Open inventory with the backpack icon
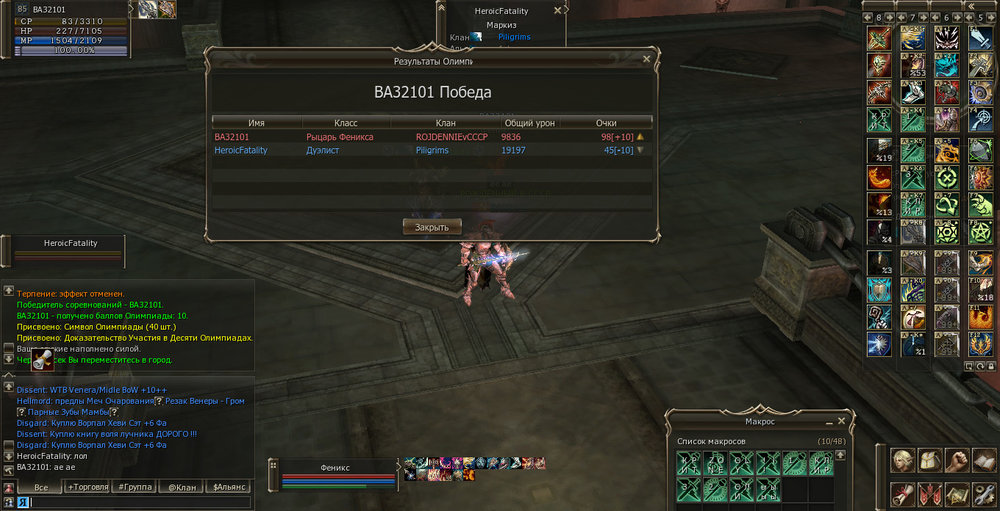 (x=930, y=461)
